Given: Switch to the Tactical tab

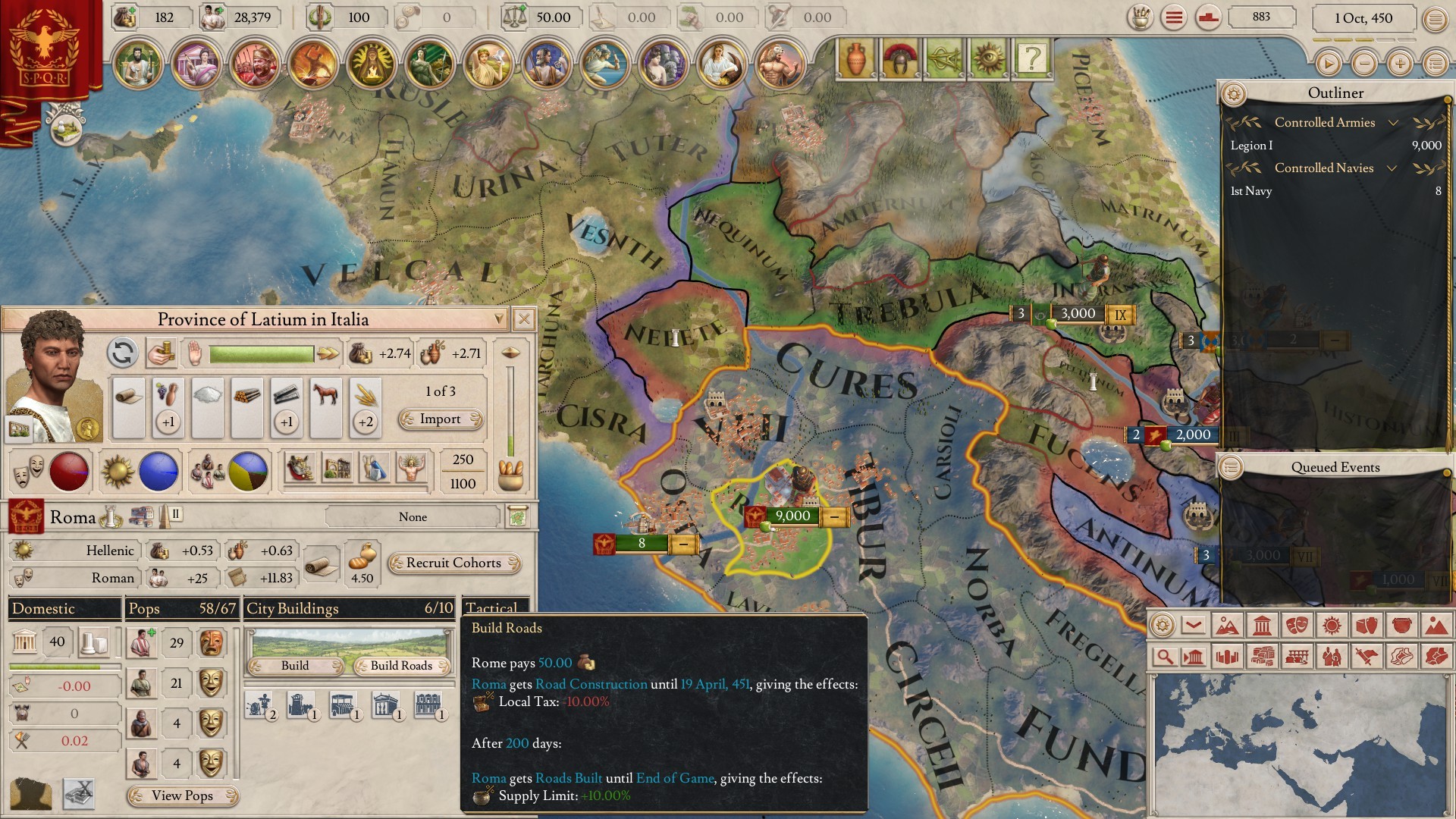Looking at the screenshot, I should 493,608.
